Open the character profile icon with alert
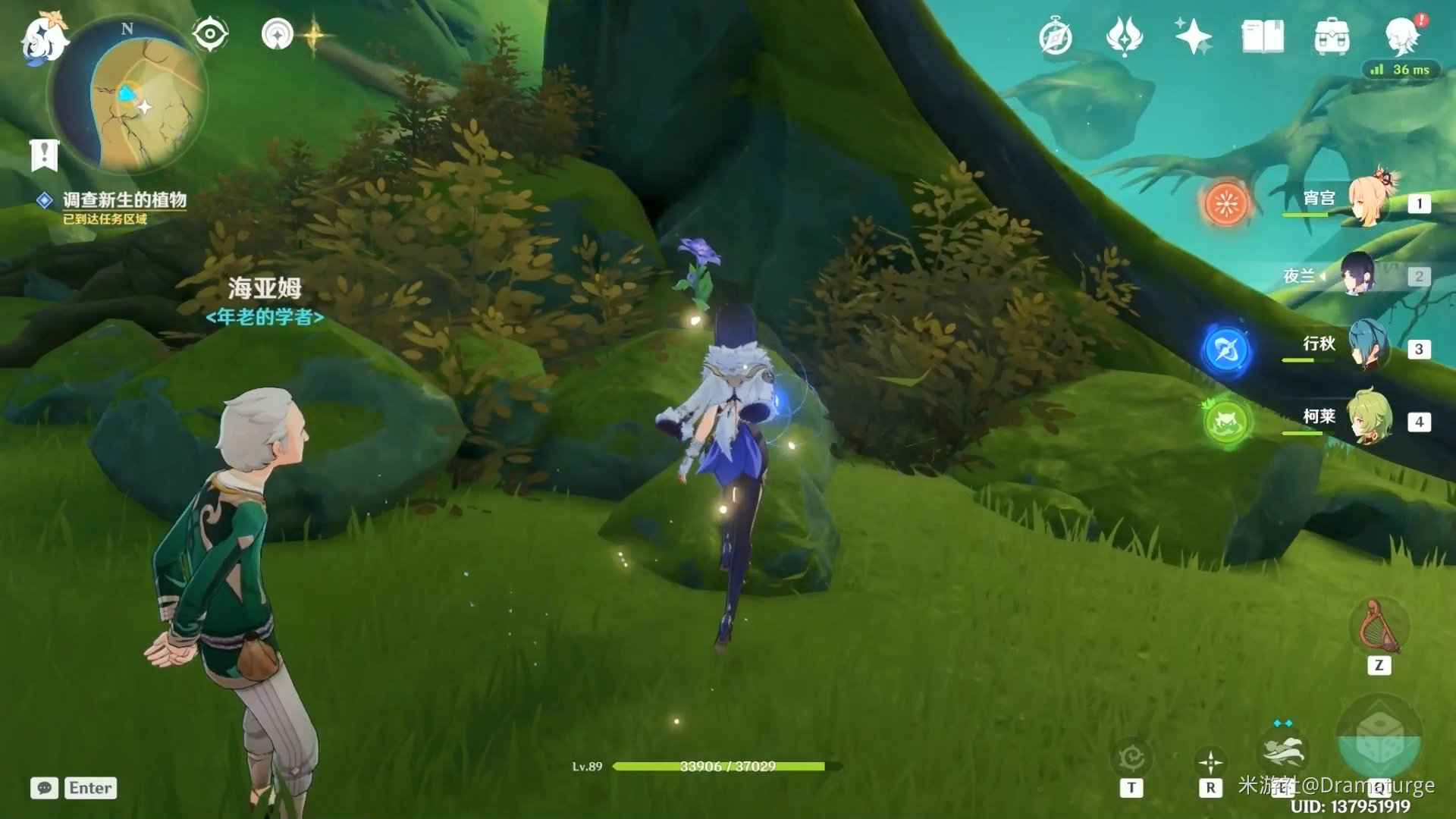This screenshot has width=1456, height=819. [1402, 35]
